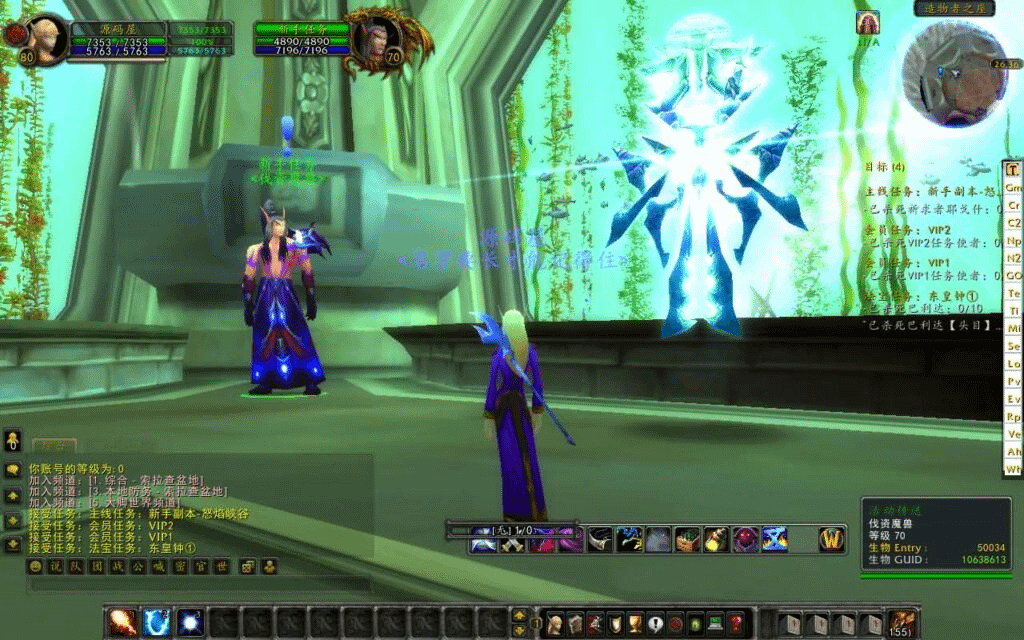Open the character info micro button
Image resolution: width=1024 pixels, height=640 pixels.
pyautogui.click(x=553, y=623)
